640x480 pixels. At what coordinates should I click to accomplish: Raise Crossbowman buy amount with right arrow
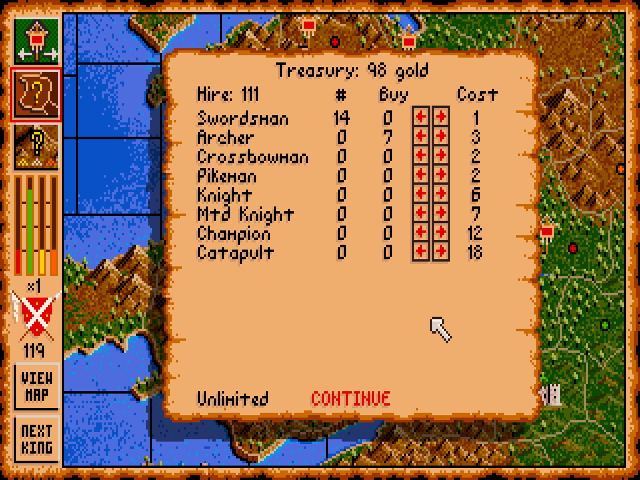(x=440, y=157)
